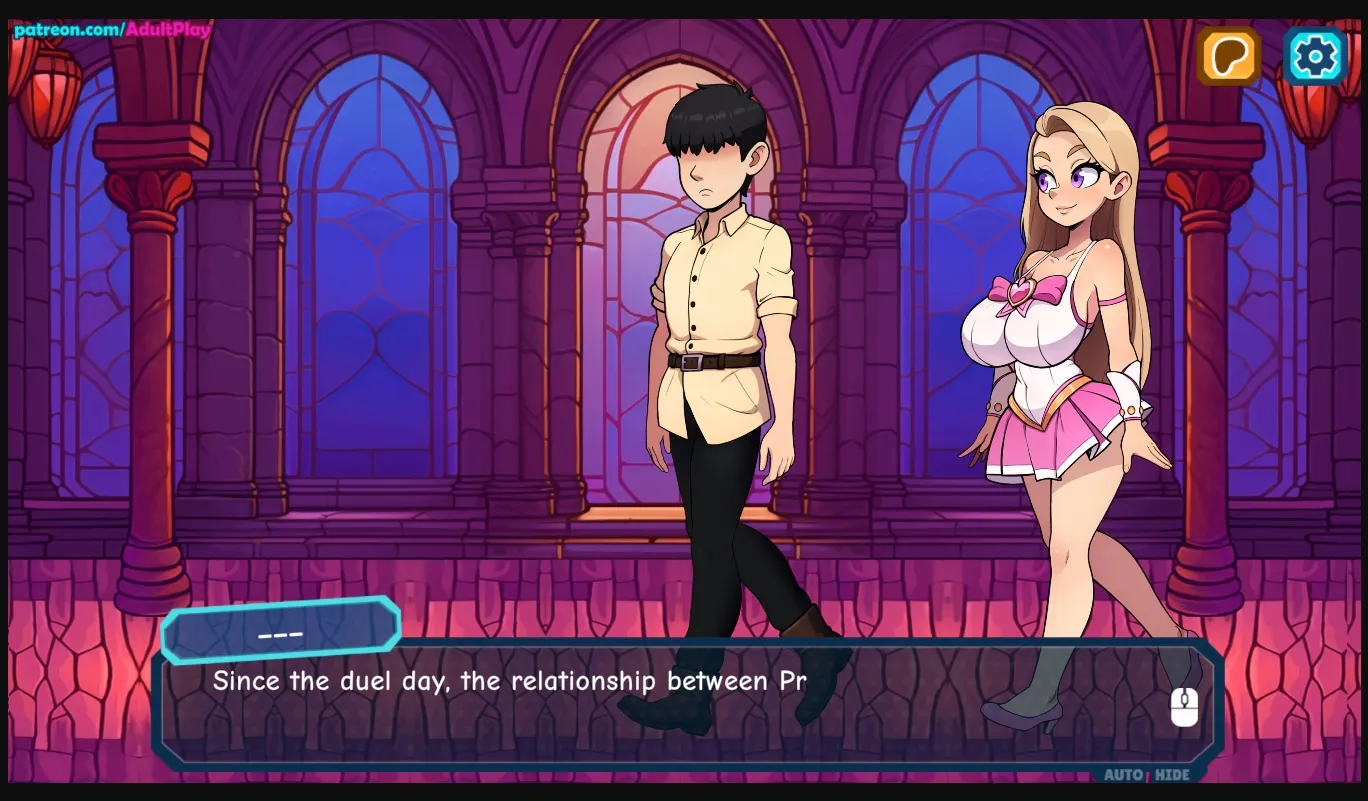Select the gear inside the blue settings tile
This screenshot has height=801, width=1368.
coord(1314,56)
